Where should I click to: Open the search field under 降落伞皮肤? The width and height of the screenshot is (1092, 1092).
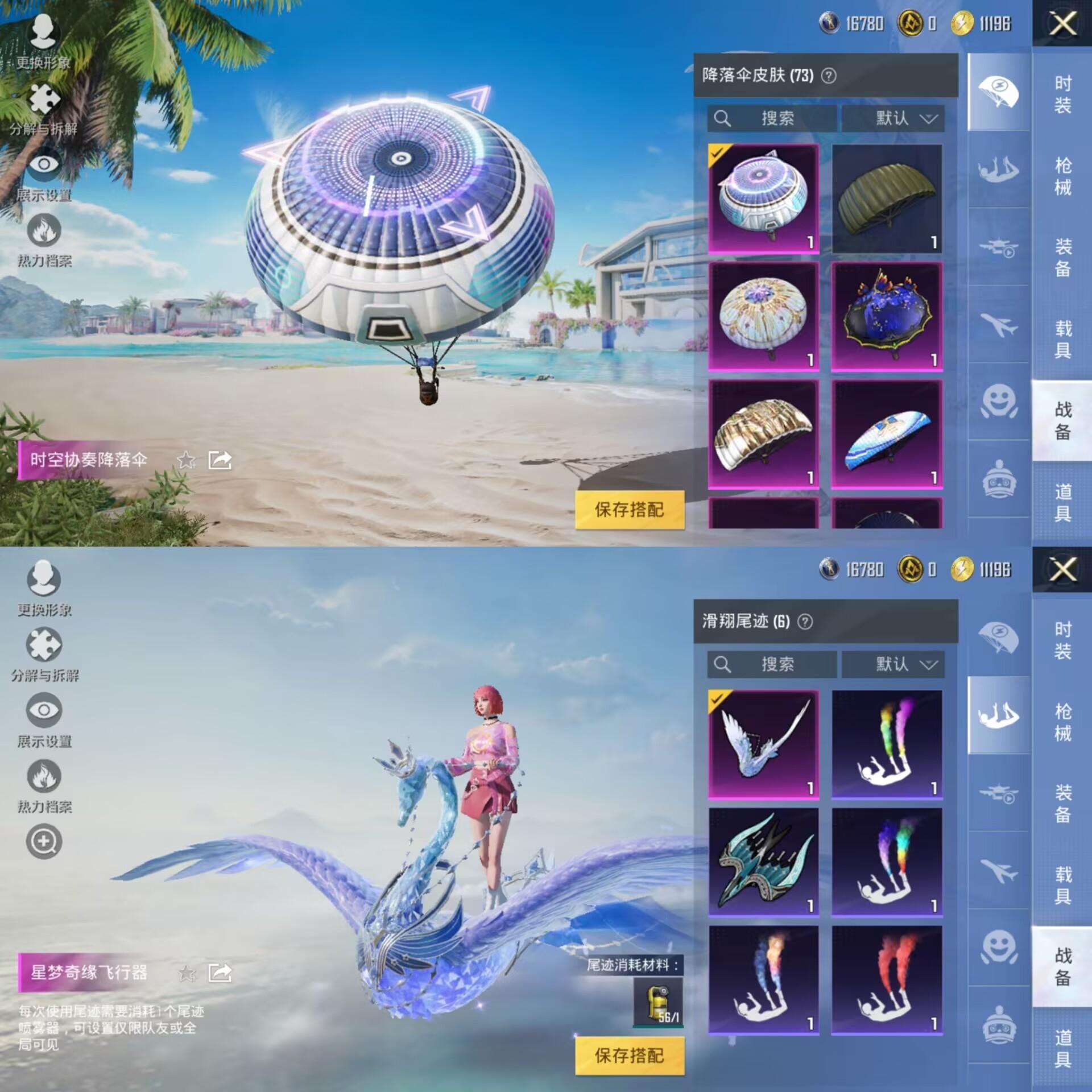coord(772,118)
